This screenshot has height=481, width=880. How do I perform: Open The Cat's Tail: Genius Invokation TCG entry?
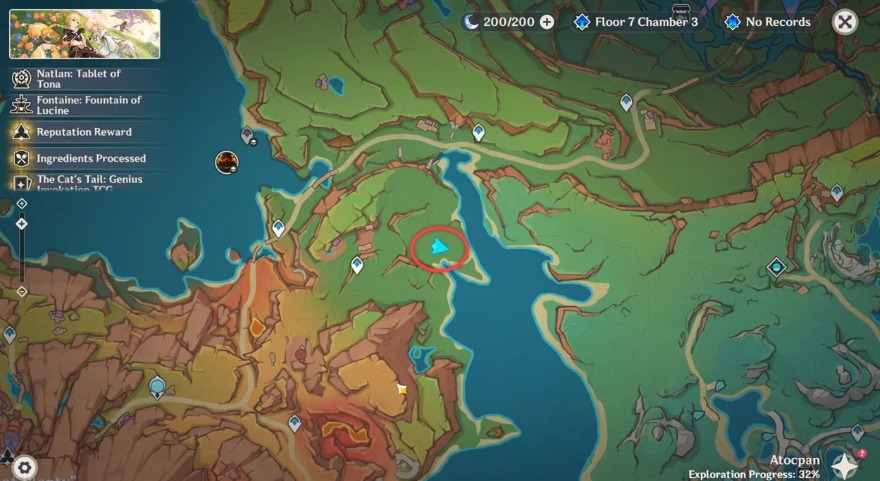[88, 181]
